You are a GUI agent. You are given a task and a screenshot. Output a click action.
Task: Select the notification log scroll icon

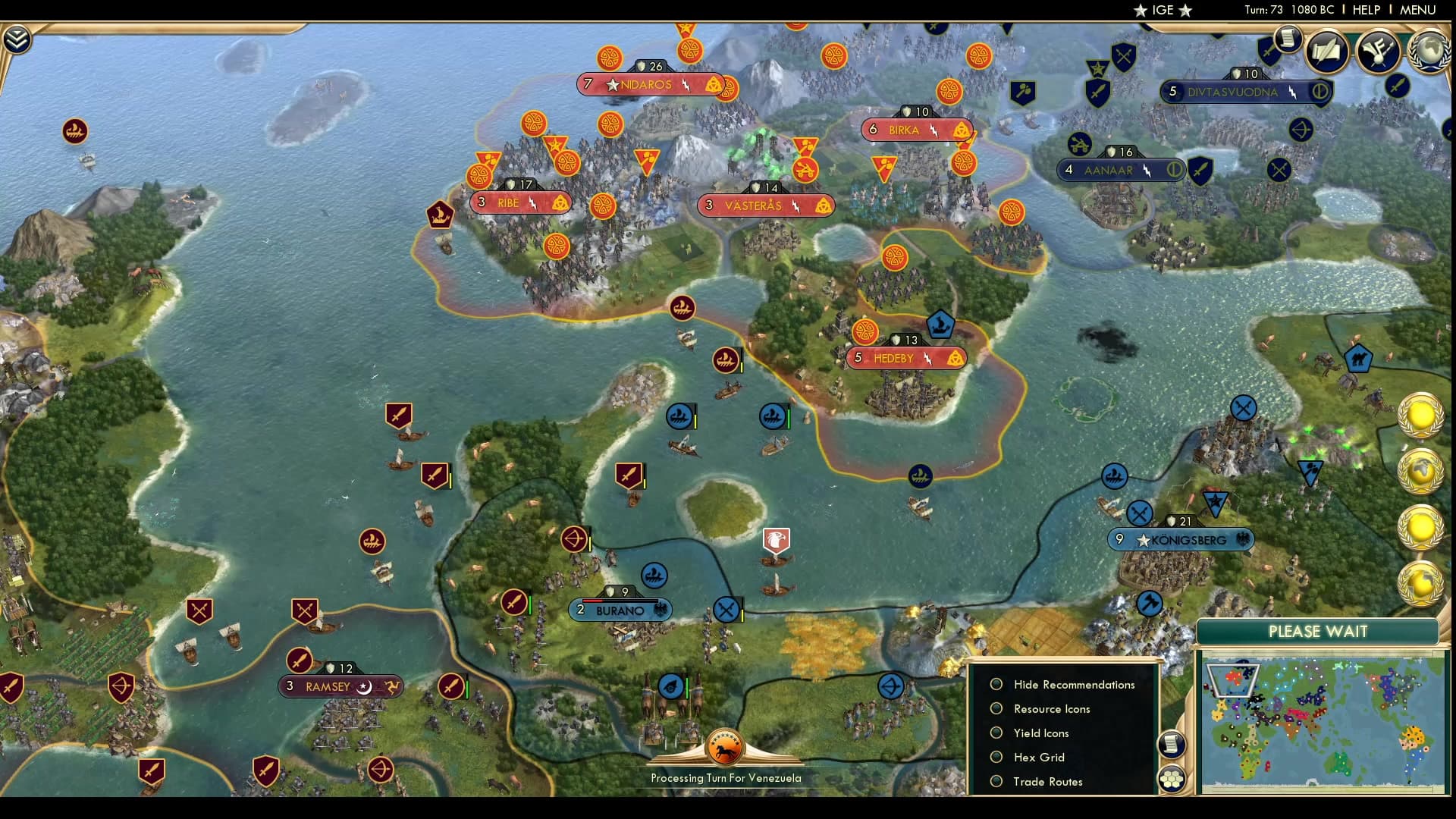click(1288, 39)
